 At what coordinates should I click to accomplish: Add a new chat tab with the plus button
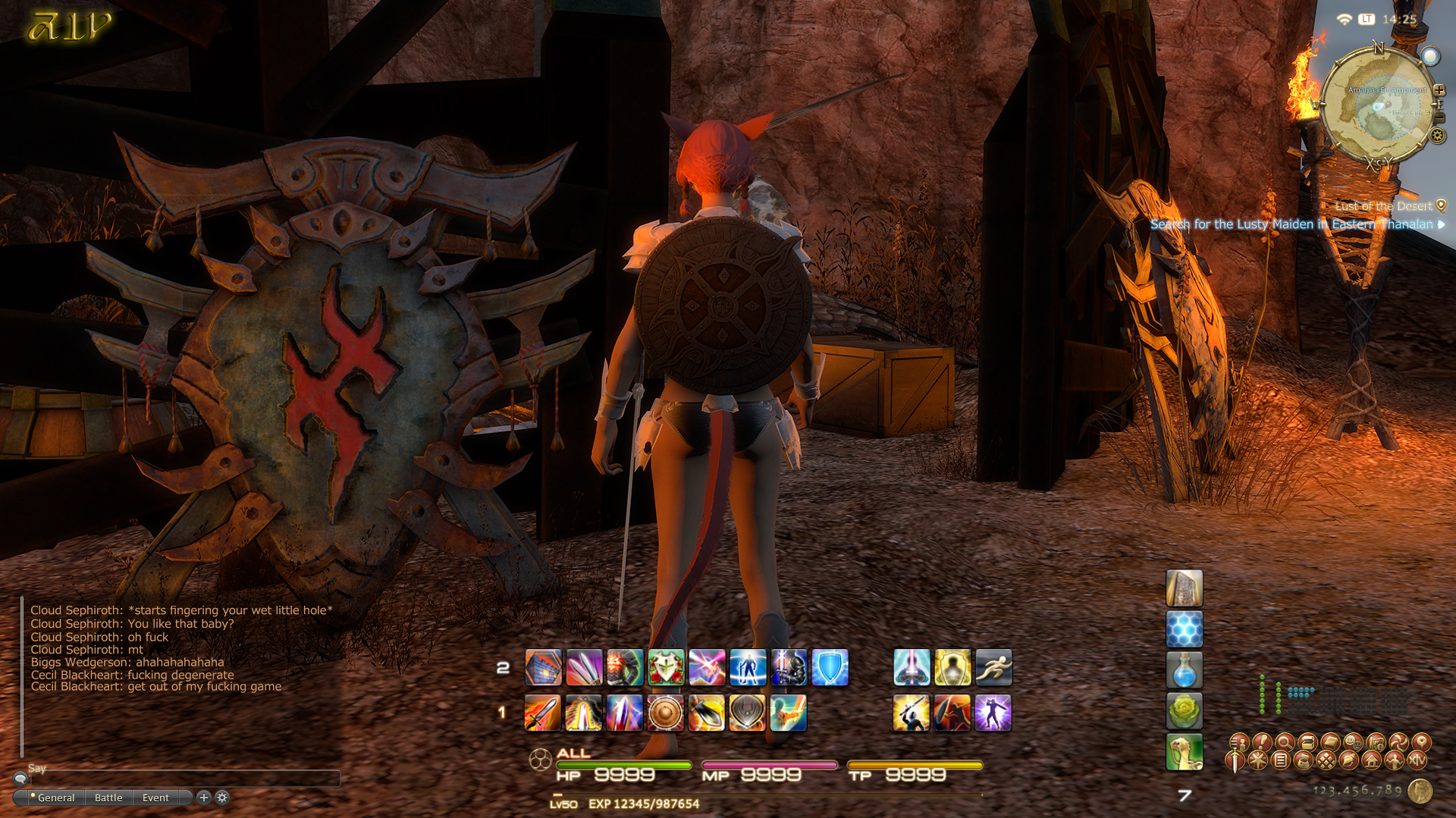(x=203, y=797)
